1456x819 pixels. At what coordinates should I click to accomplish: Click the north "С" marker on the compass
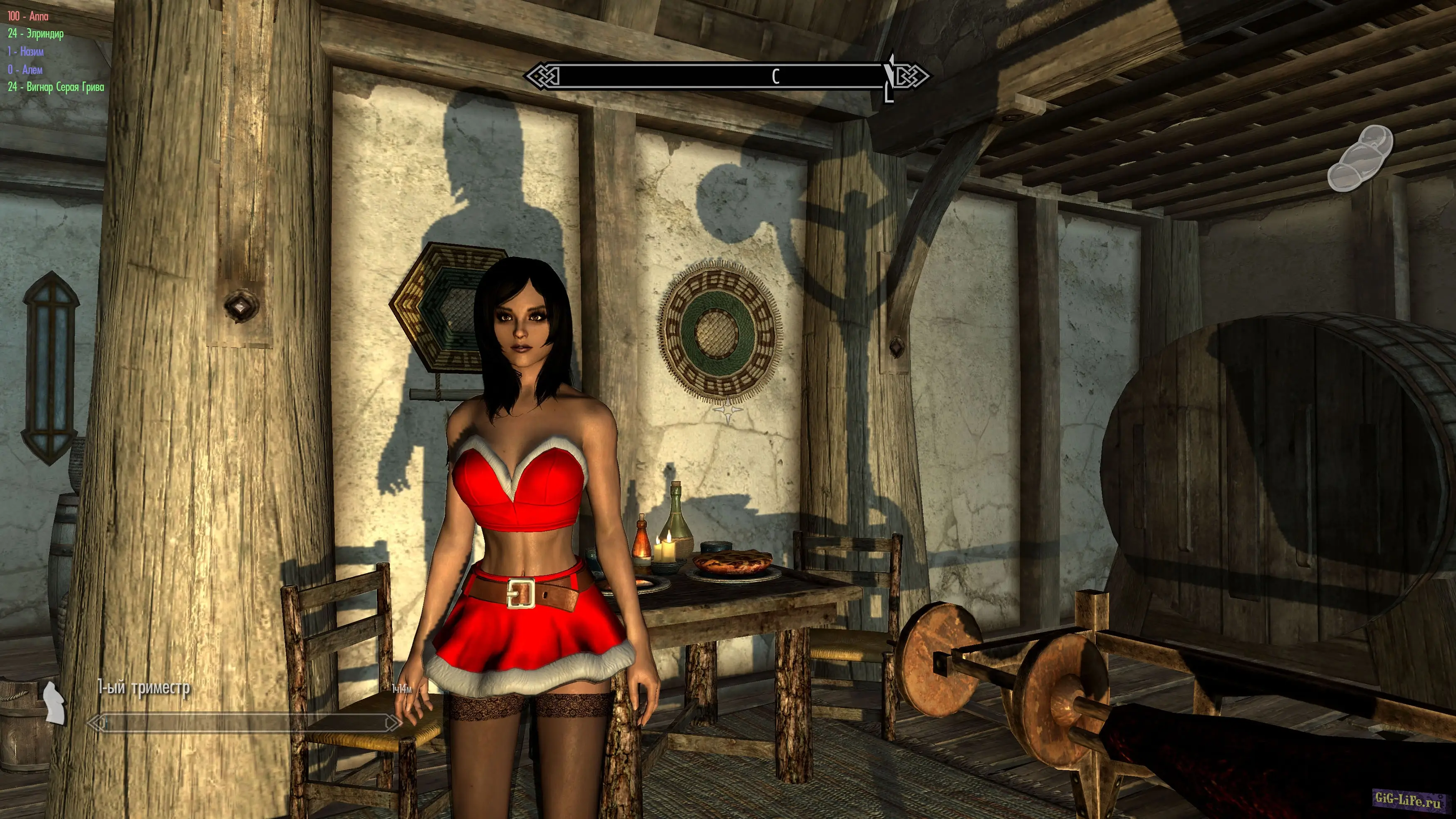(x=775, y=76)
